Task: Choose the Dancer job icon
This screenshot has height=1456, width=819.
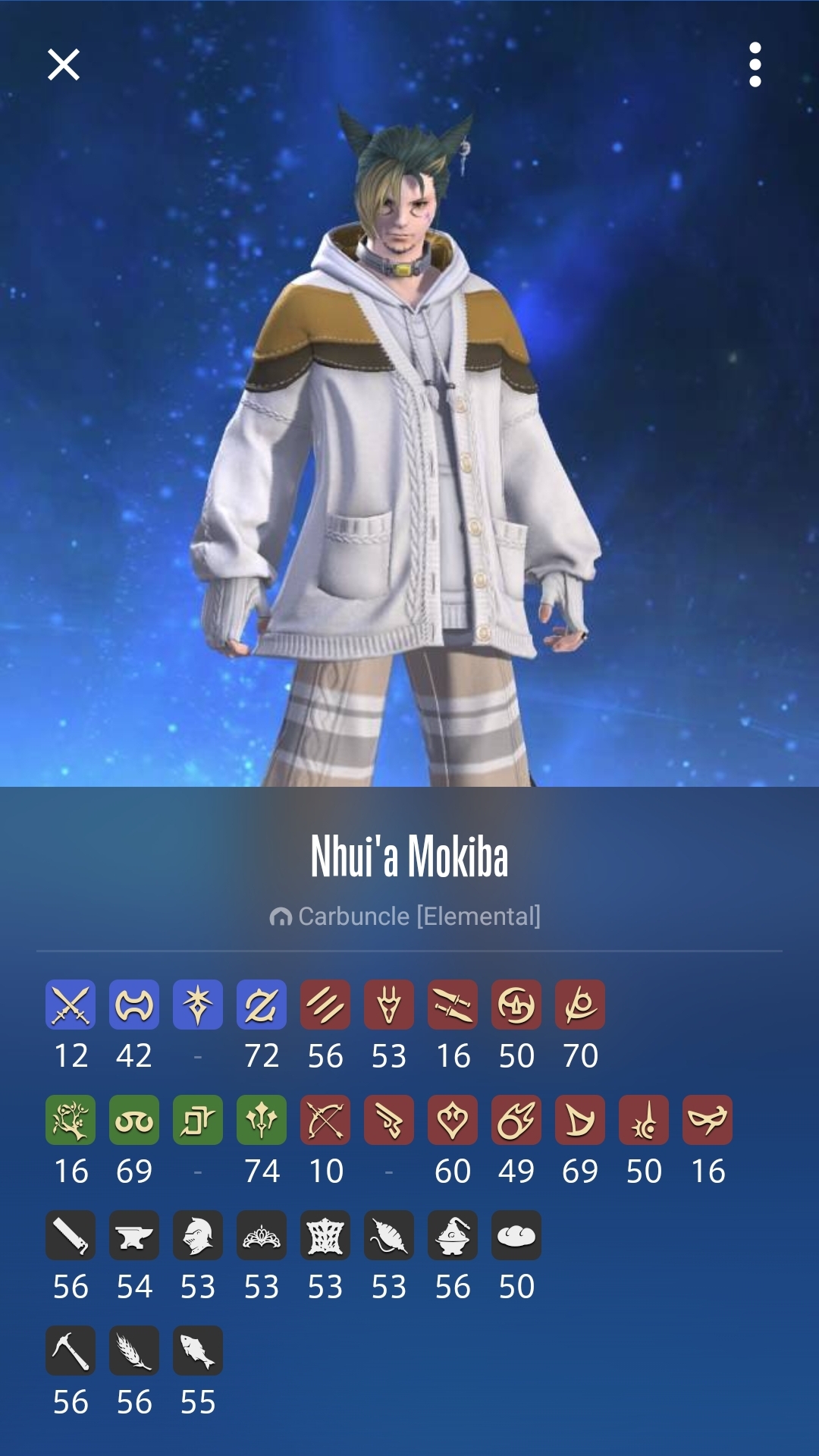Action: click(453, 1120)
